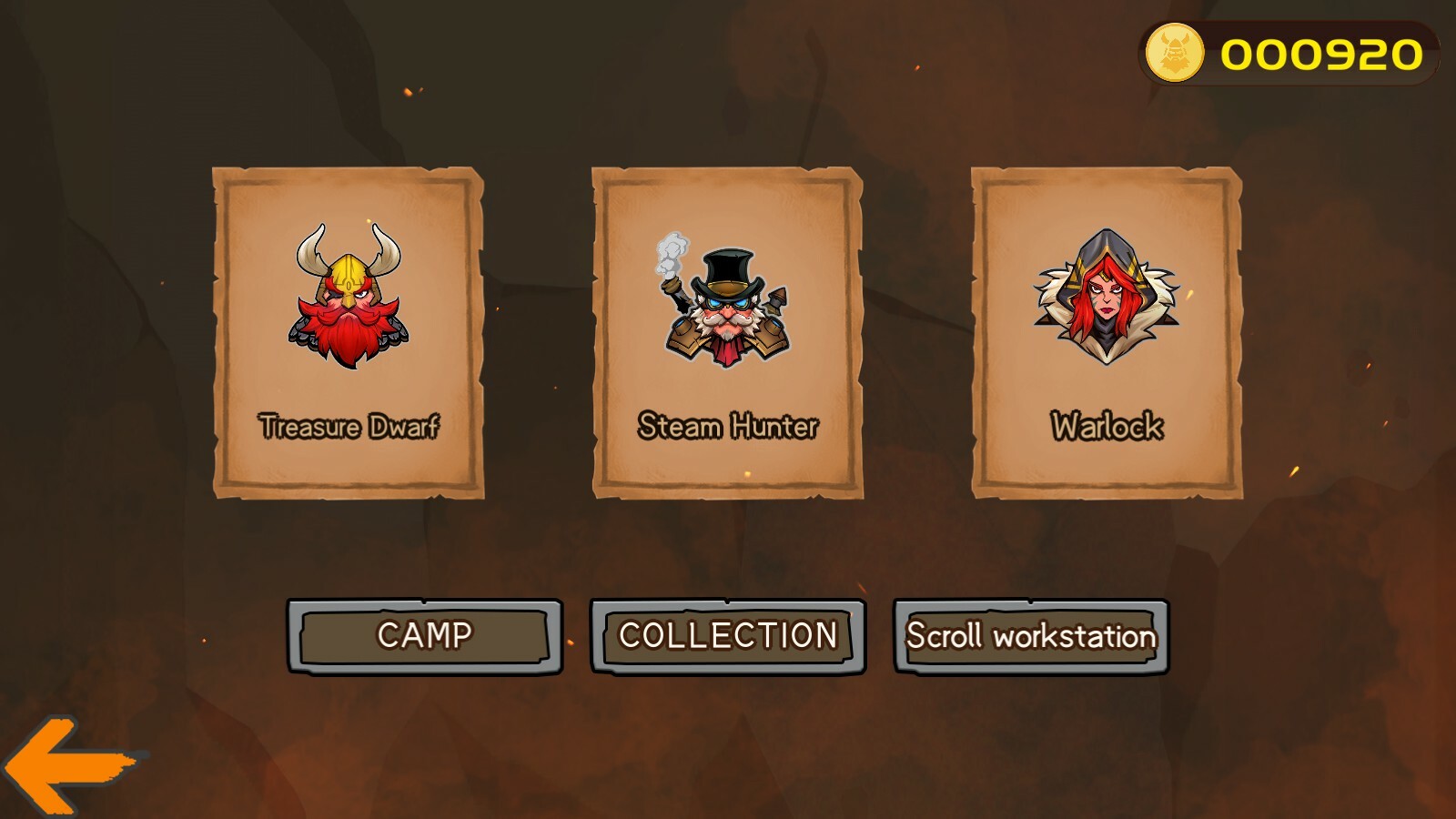Enter the Scroll workstation
This screenshot has width=1456, height=819.
click(x=1028, y=637)
